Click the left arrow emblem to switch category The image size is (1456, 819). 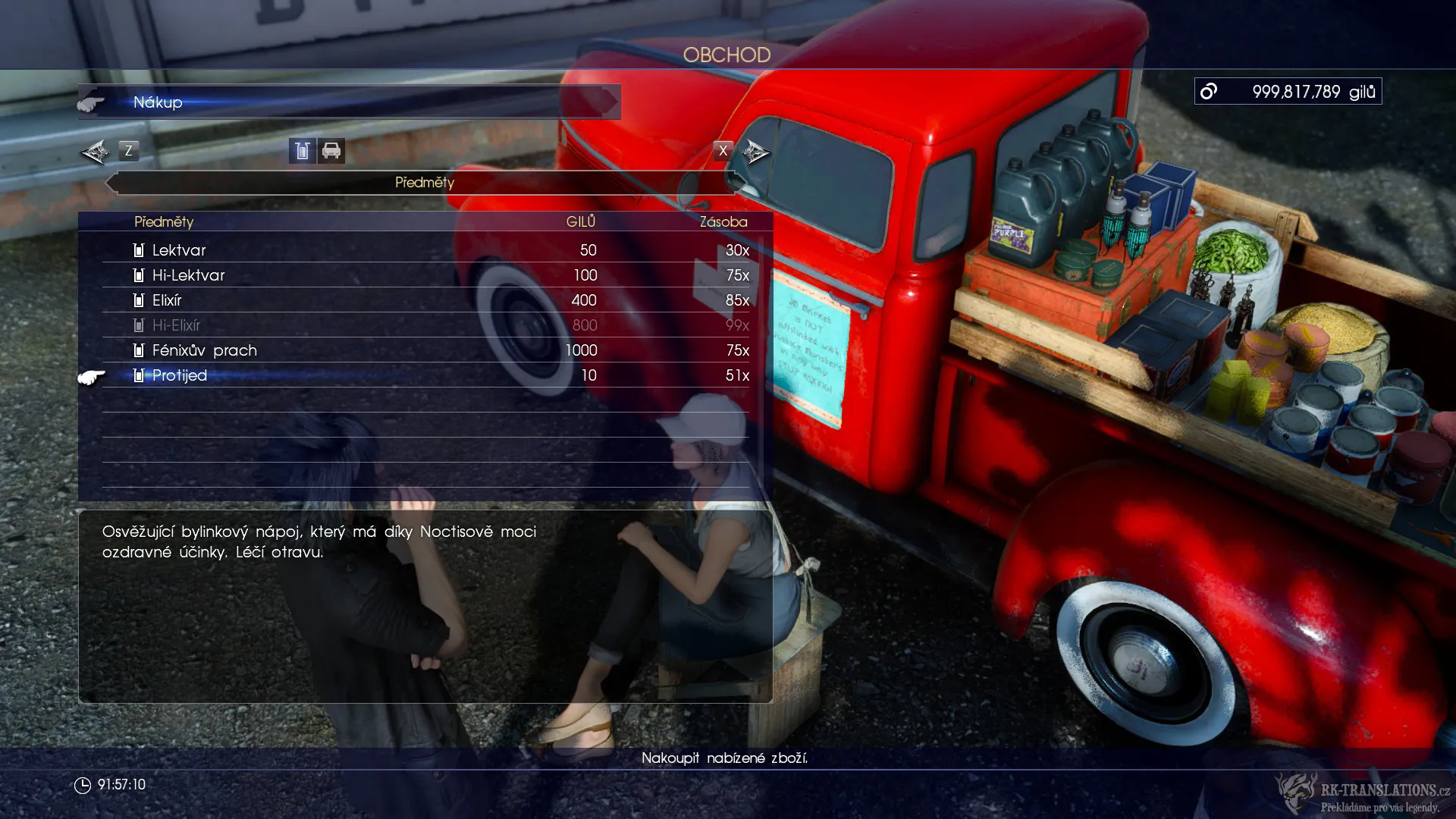point(95,151)
